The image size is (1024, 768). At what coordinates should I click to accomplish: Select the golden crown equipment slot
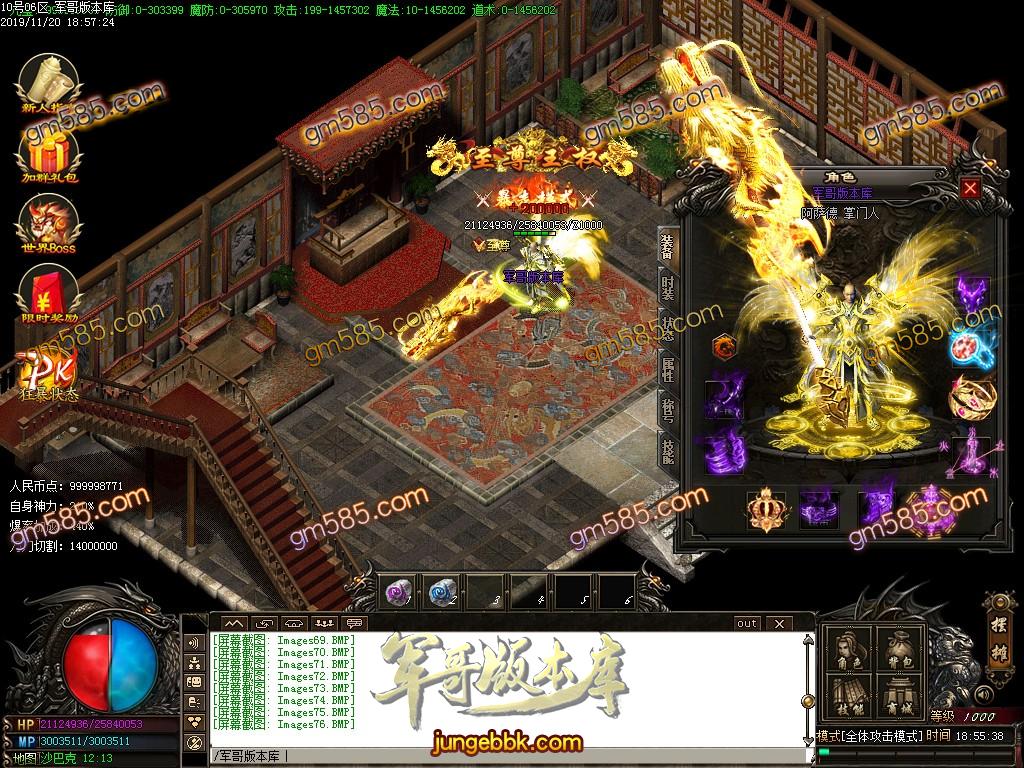(766, 508)
